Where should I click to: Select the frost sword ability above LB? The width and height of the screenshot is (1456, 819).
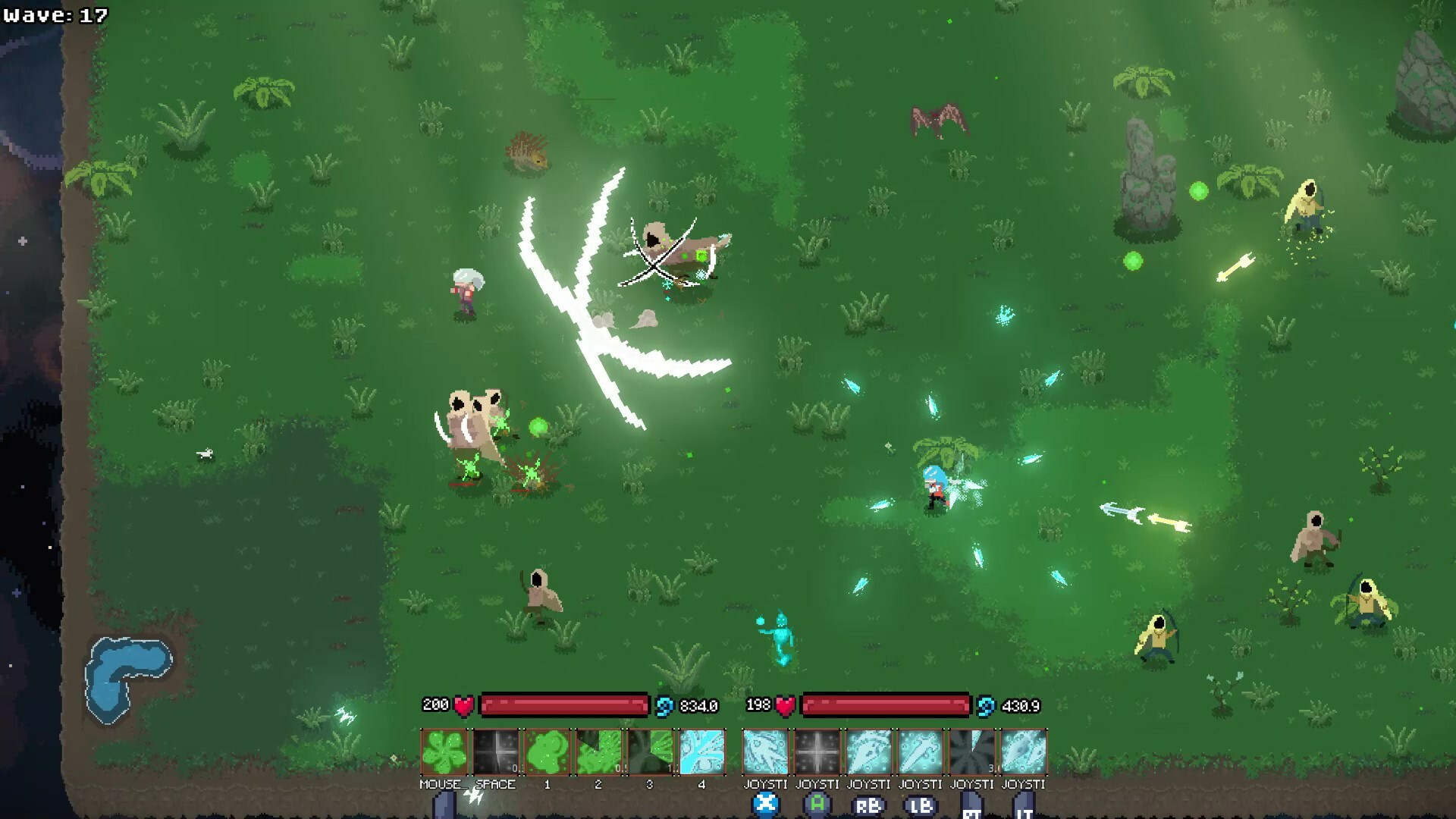921,751
